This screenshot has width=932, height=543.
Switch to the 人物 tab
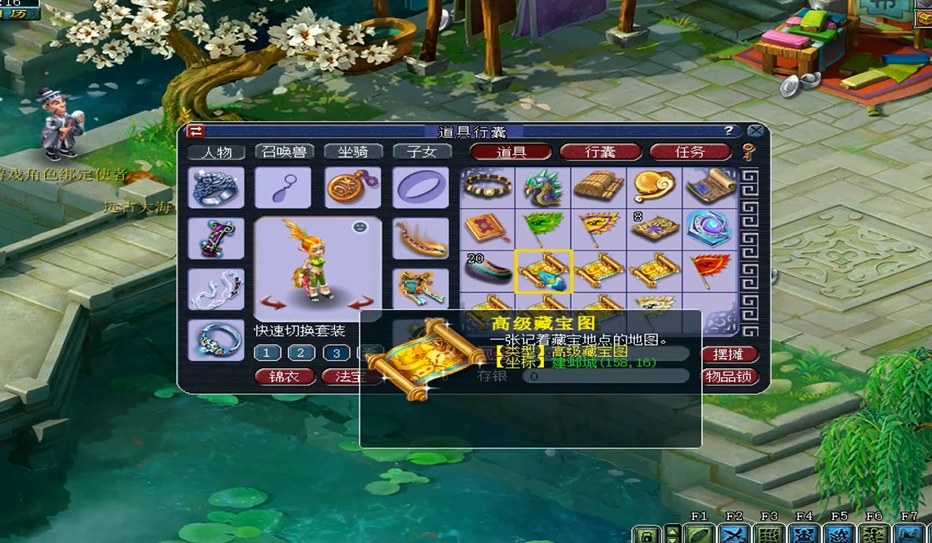217,152
